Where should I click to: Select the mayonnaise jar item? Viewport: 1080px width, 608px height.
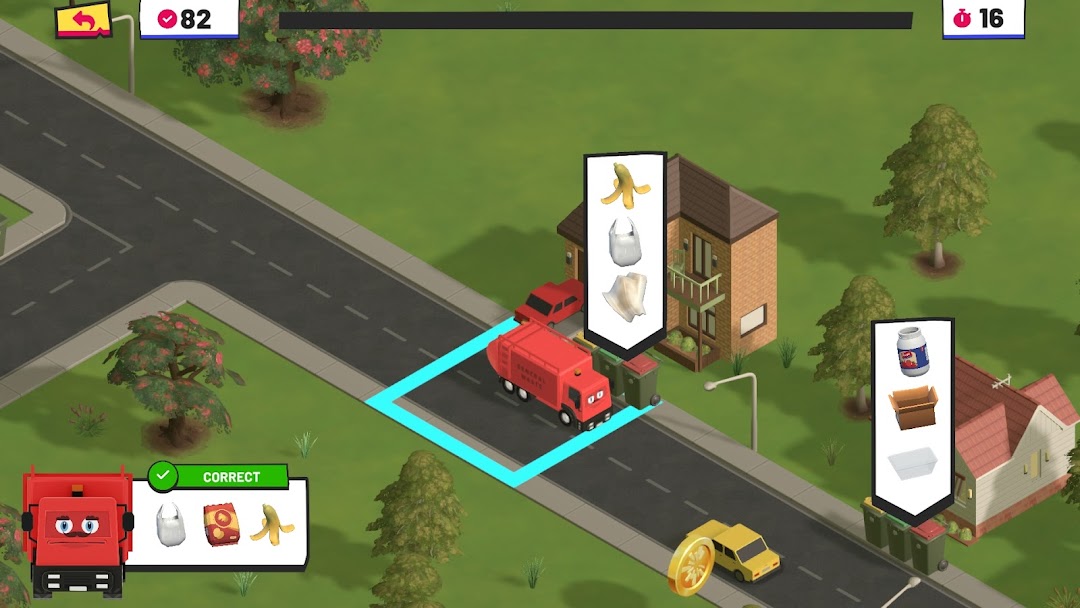point(912,352)
